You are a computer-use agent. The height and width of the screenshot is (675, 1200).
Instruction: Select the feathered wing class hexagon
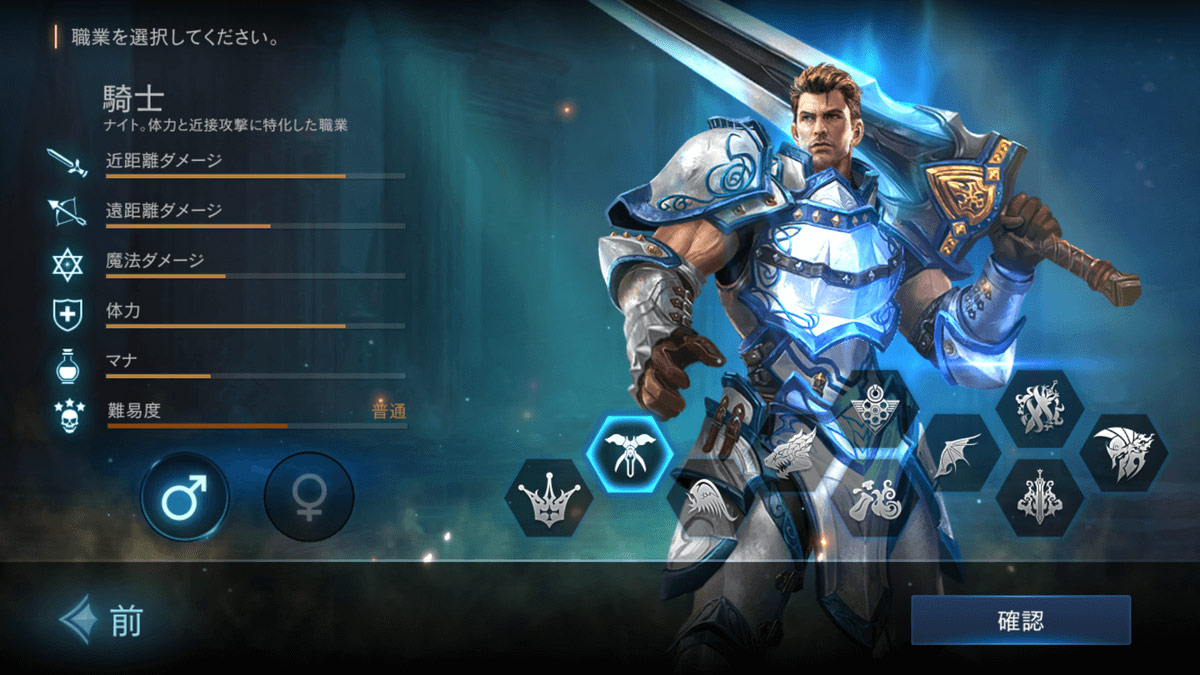[711, 499]
